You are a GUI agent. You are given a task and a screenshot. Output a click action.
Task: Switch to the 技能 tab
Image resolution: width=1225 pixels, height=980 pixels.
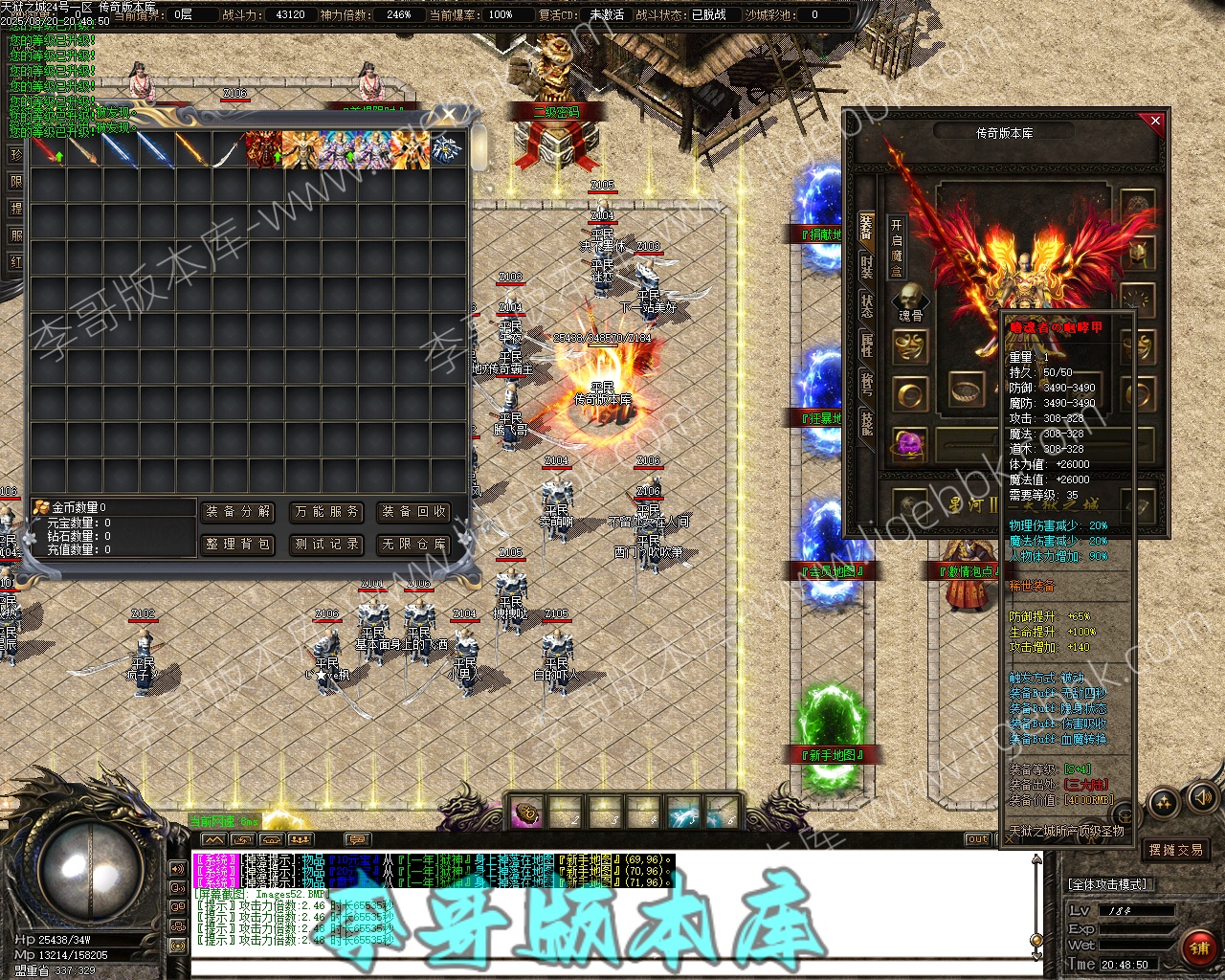pyautogui.click(x=866, y=421)
